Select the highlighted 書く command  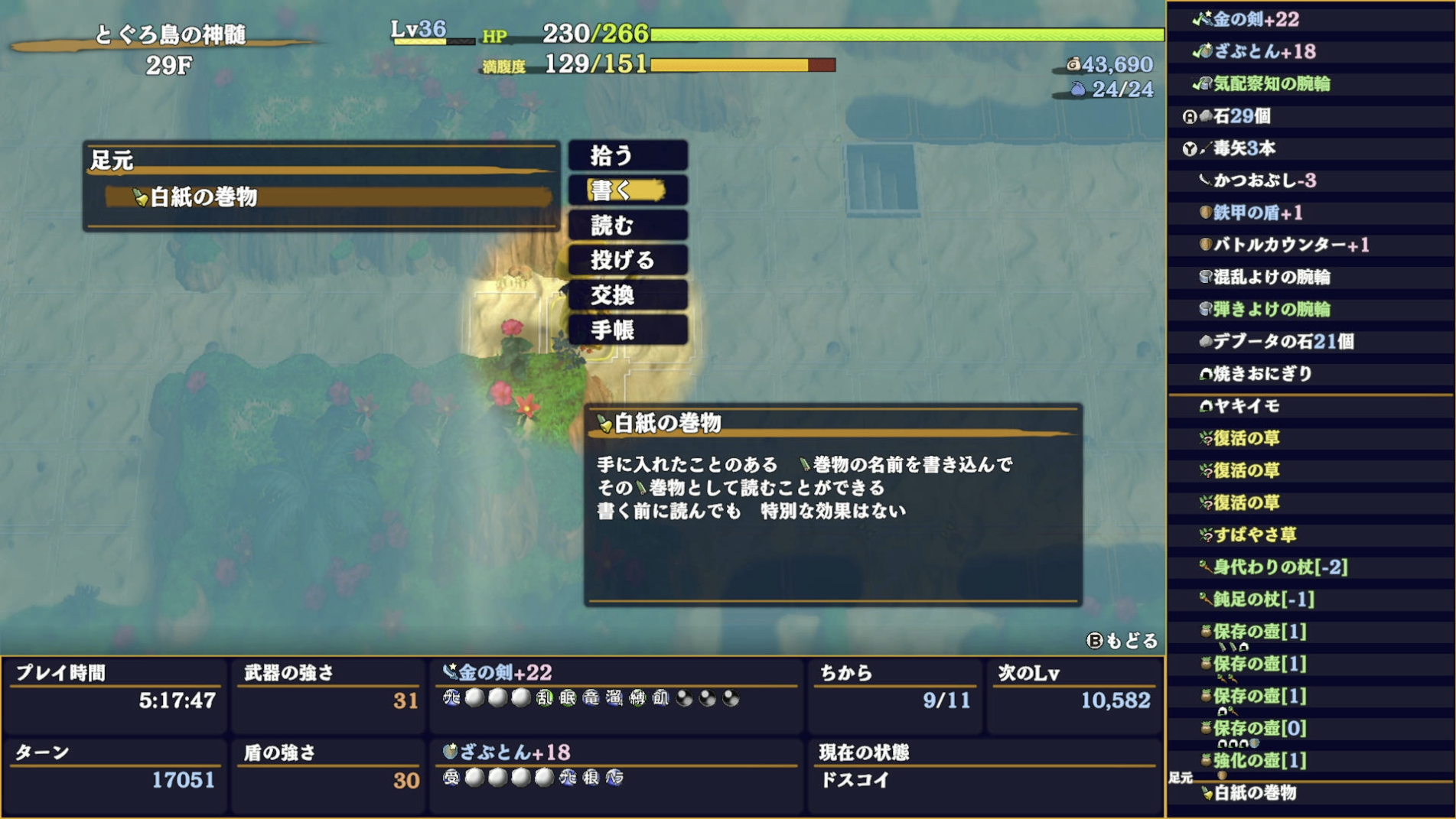[627, 190]
